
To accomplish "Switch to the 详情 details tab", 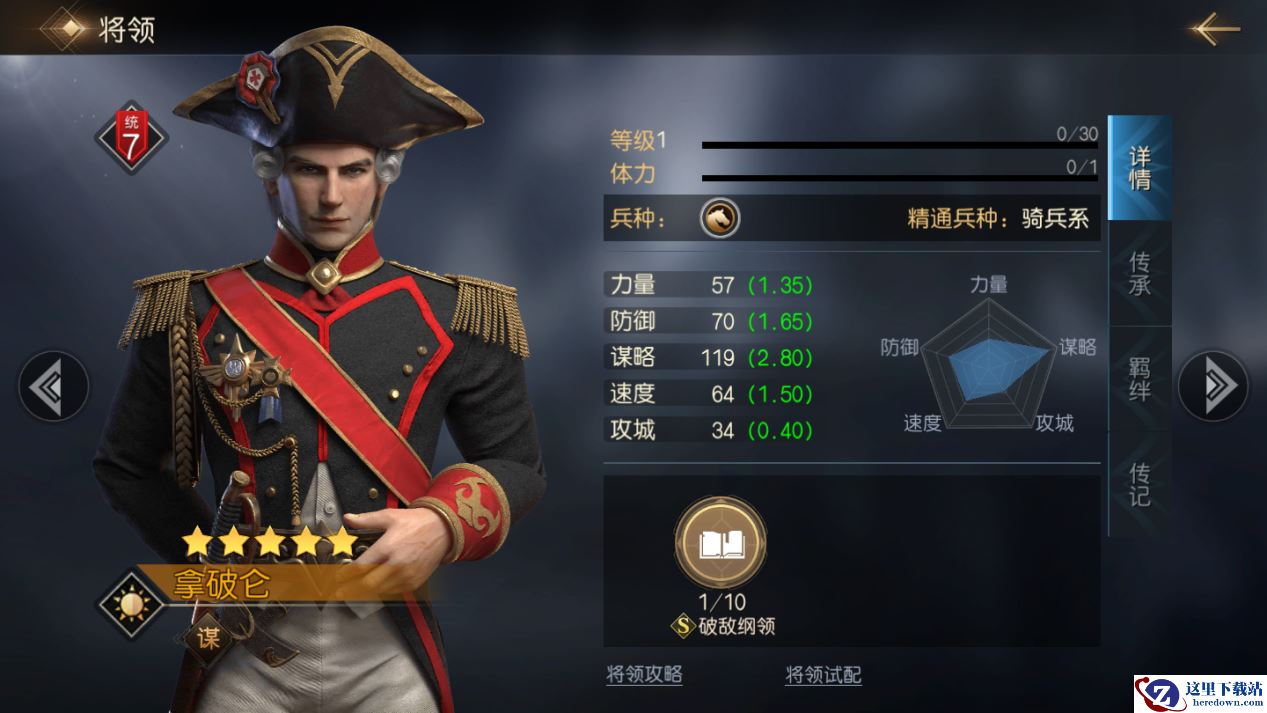I will 1139,168.
